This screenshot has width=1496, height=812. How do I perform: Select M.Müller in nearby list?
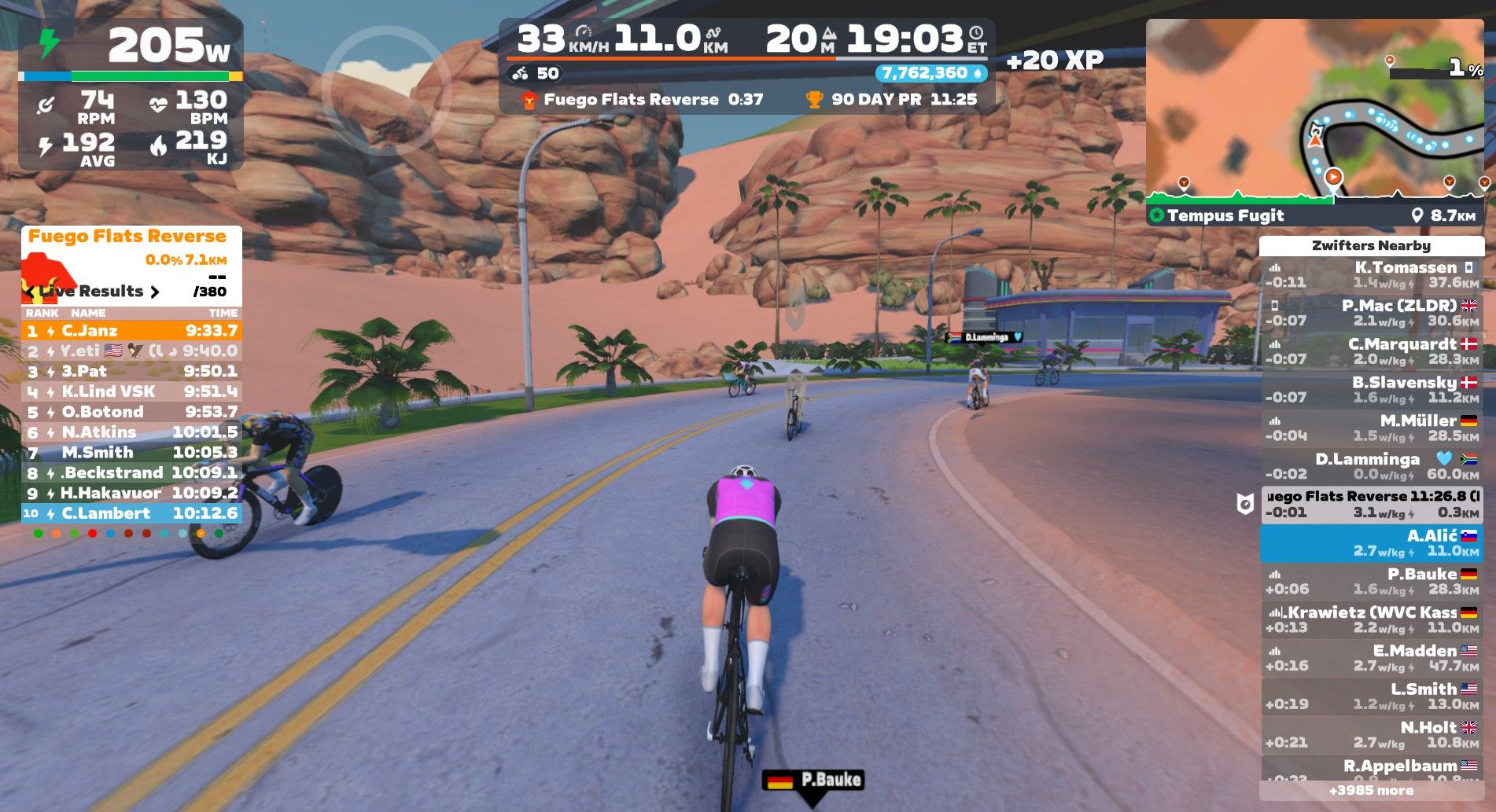1372,428
